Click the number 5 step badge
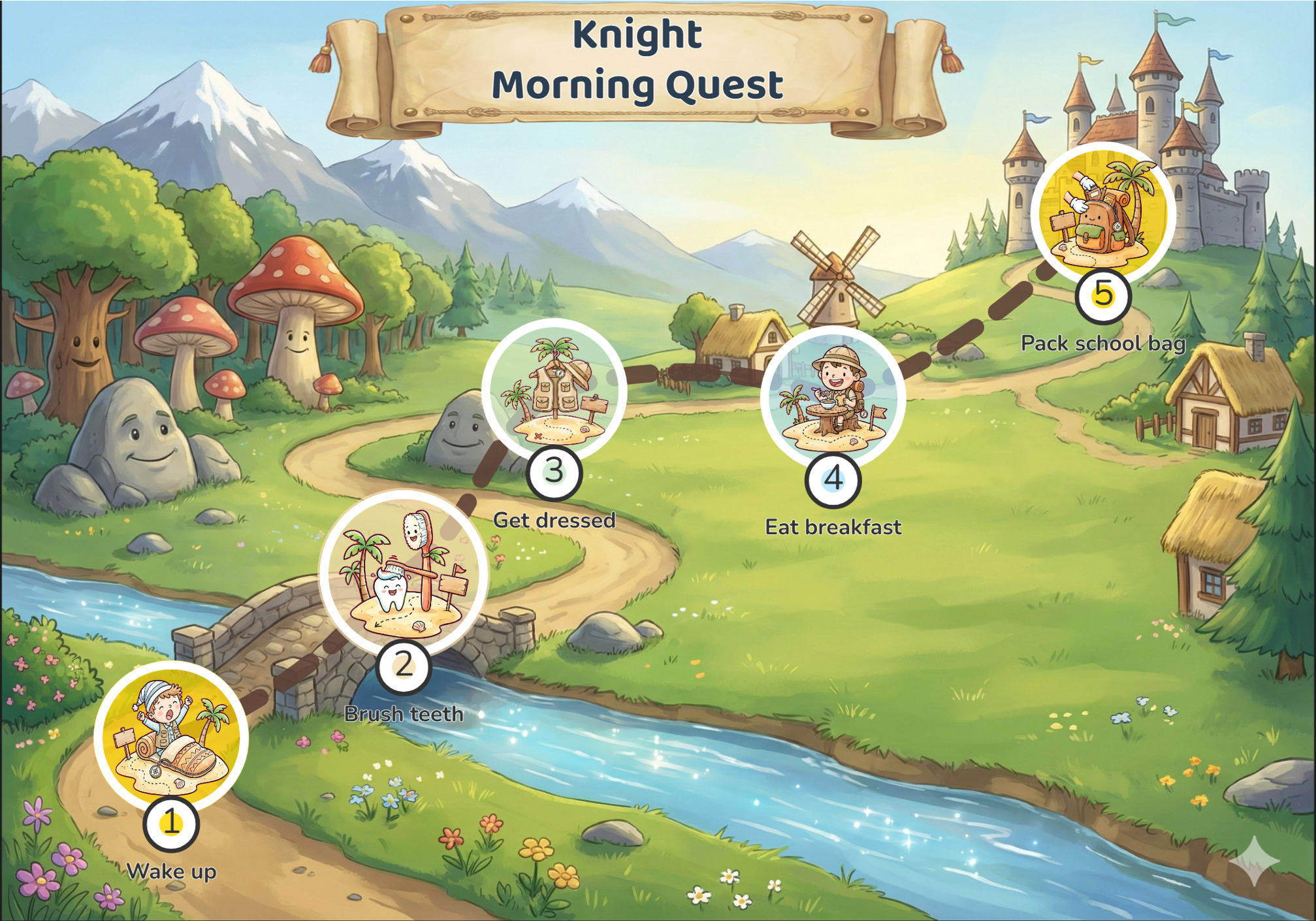The width and height of the screenshot is (1316, 921). (x=1103, y=294)
